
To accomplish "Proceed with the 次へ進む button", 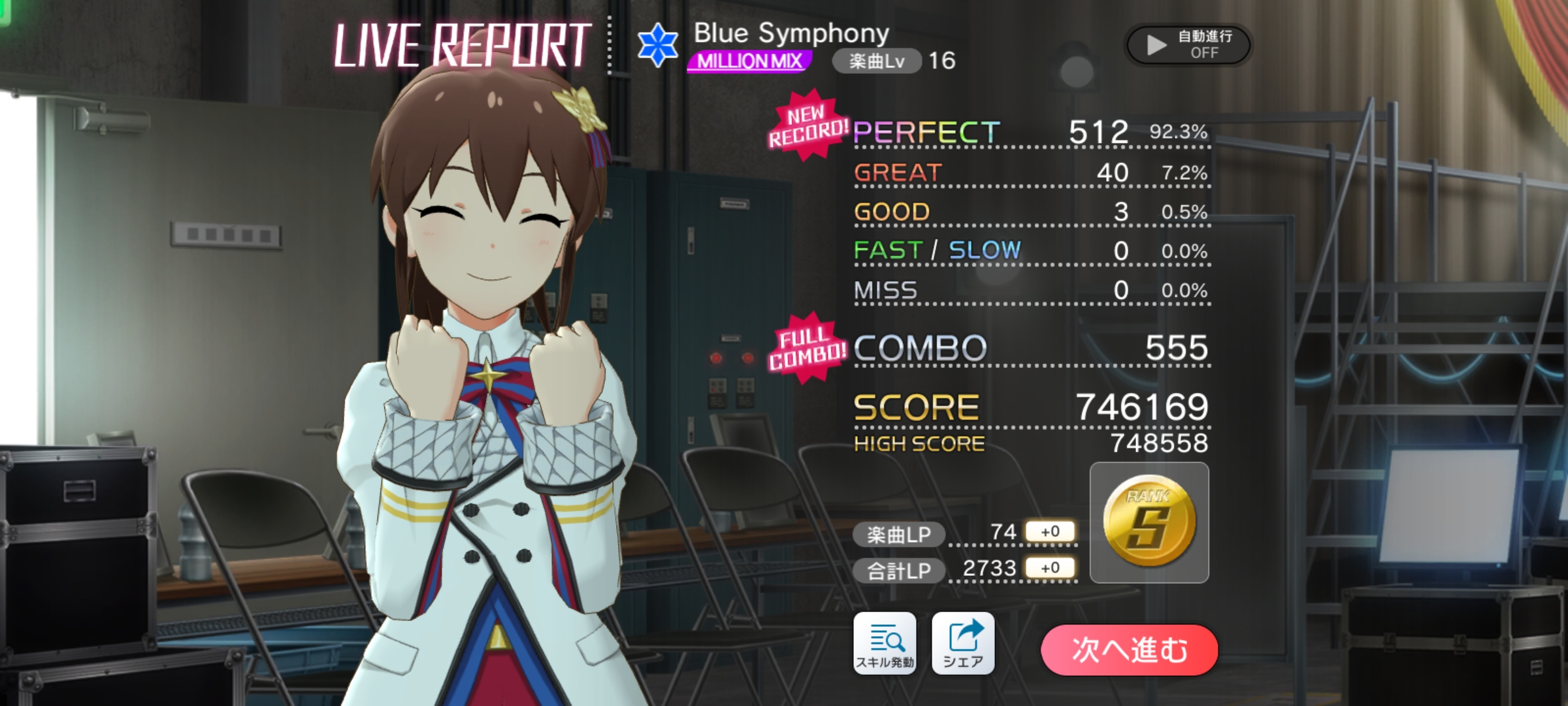I will (x=1129, y=650).
